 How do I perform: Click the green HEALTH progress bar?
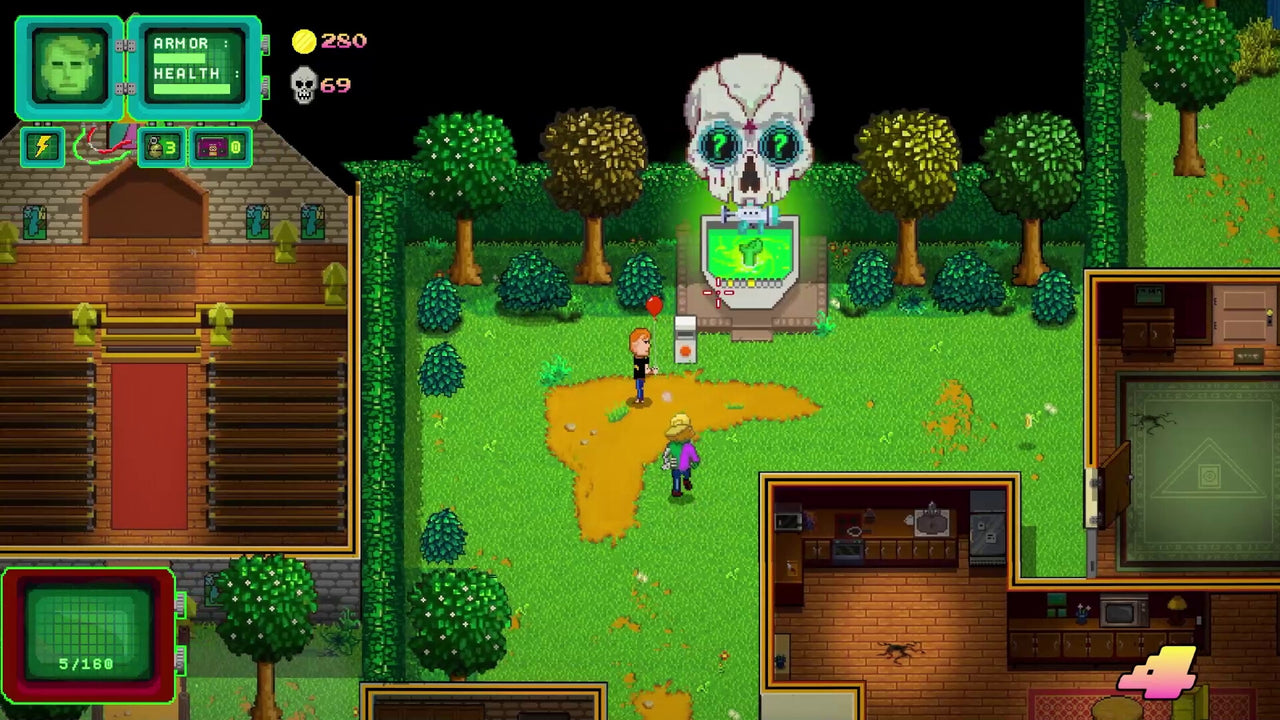coord(192,87)
